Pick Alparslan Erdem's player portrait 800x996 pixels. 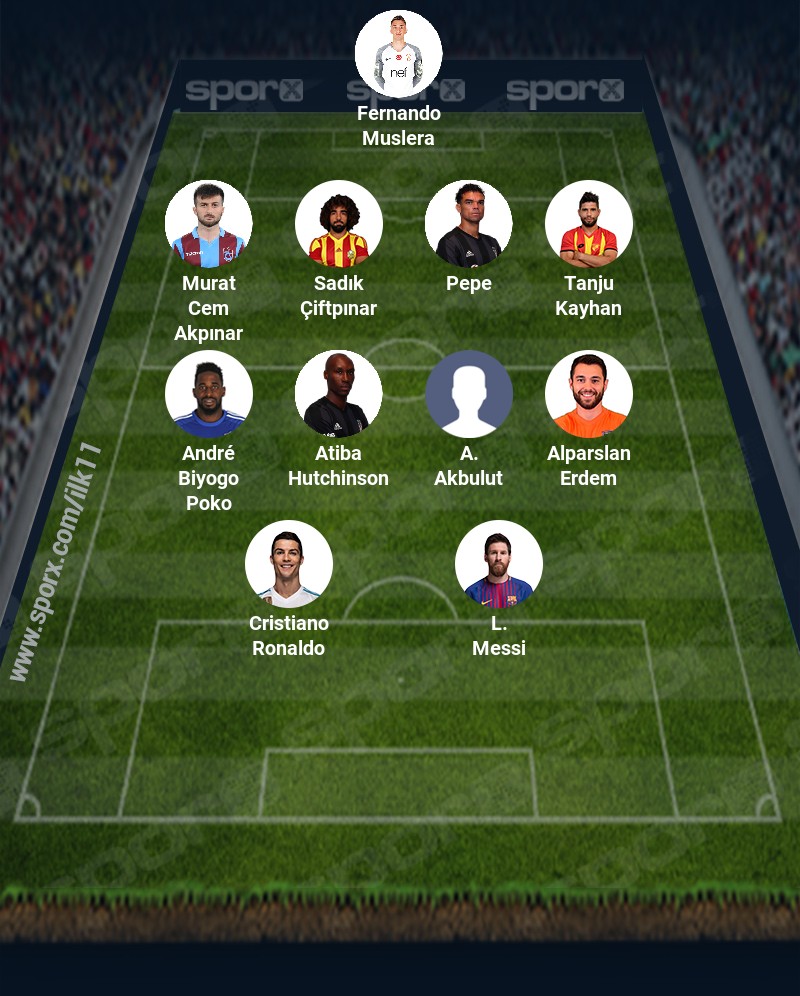589,394
